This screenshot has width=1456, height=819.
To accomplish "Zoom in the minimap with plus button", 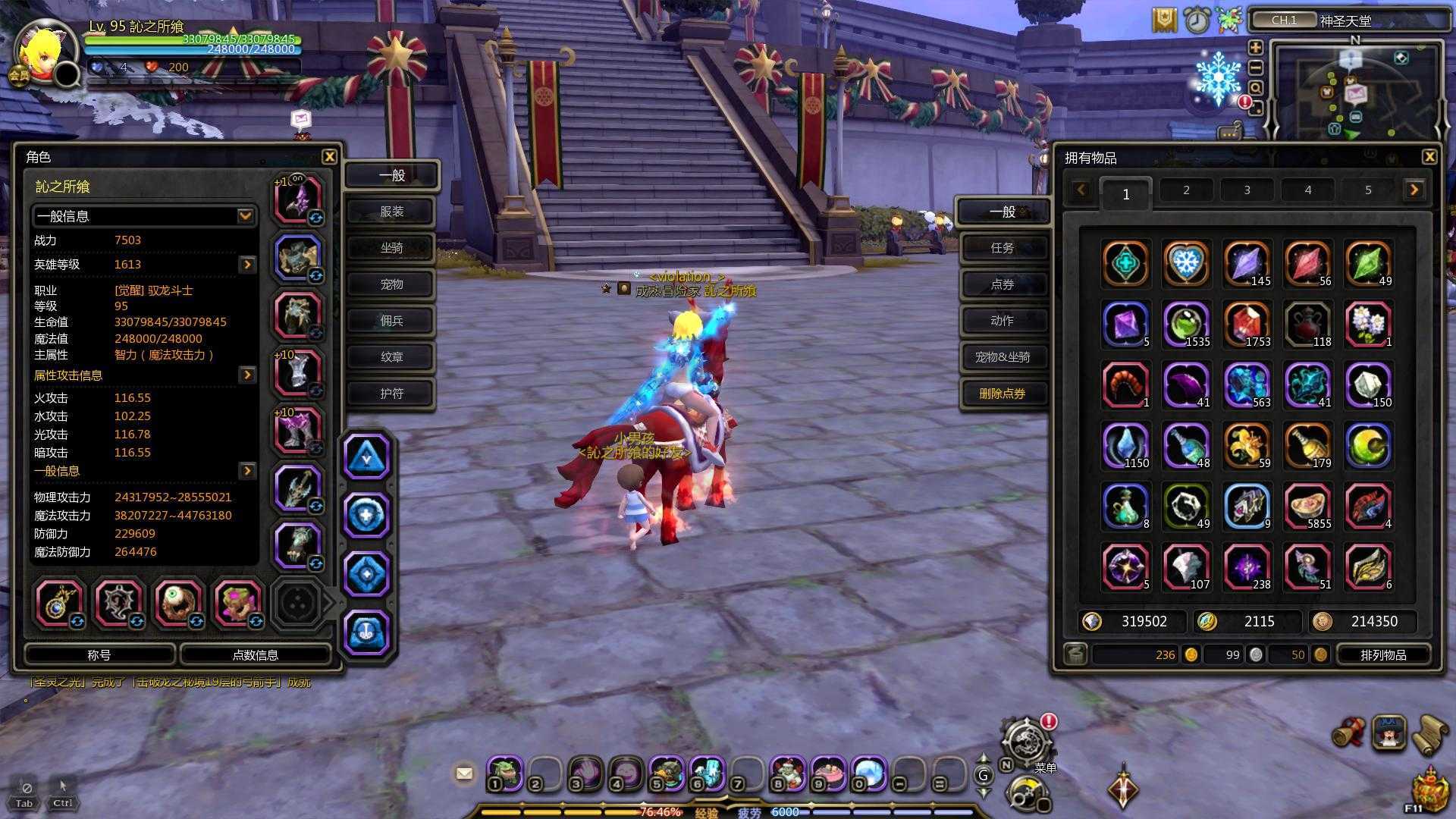I will coord(1256,48).
